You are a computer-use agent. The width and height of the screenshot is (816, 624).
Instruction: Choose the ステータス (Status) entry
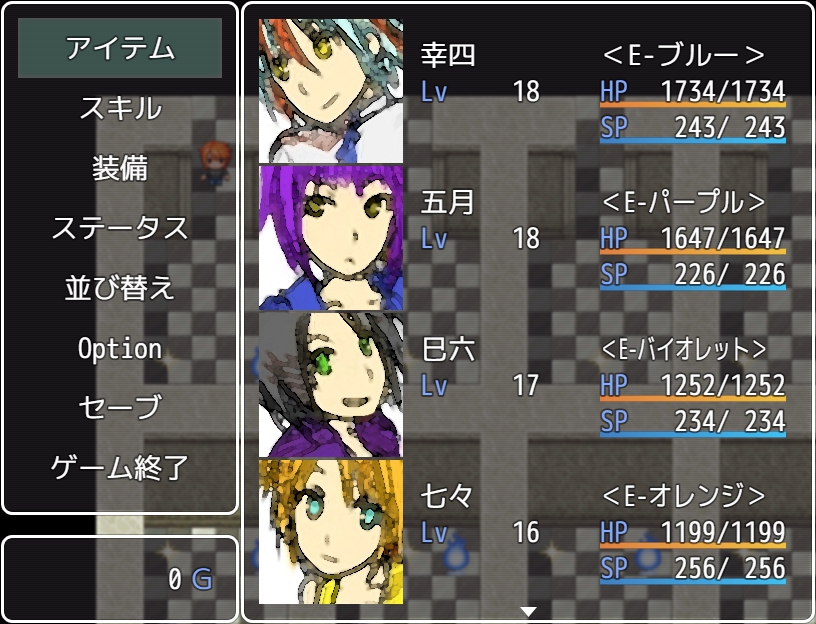point(120,228)
